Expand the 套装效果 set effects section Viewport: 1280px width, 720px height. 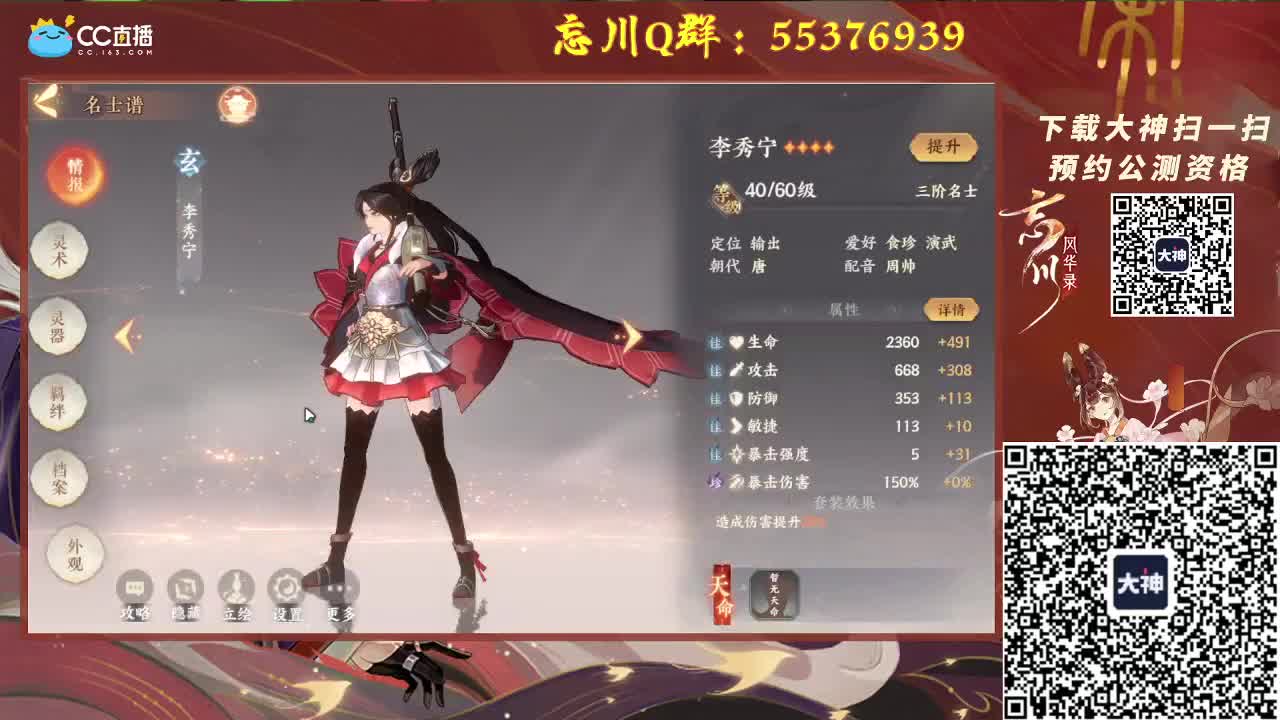coord(845,502)
